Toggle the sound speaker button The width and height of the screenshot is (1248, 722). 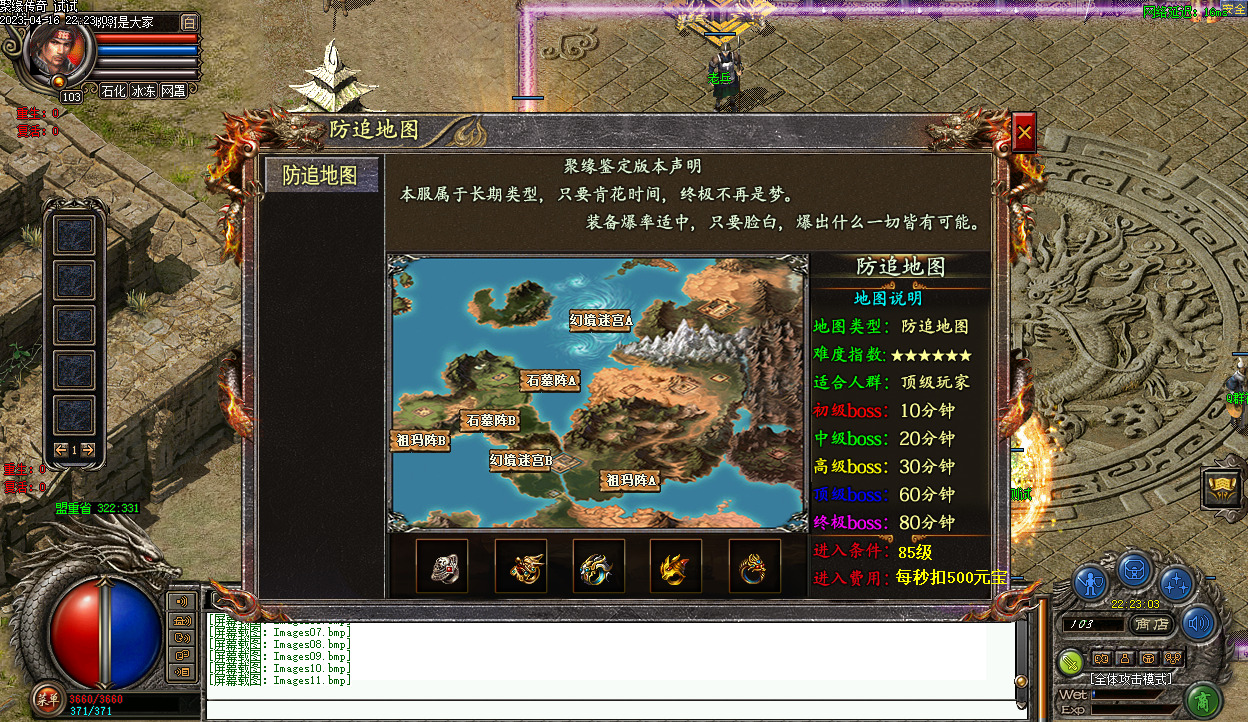[x=1198, y=623]
